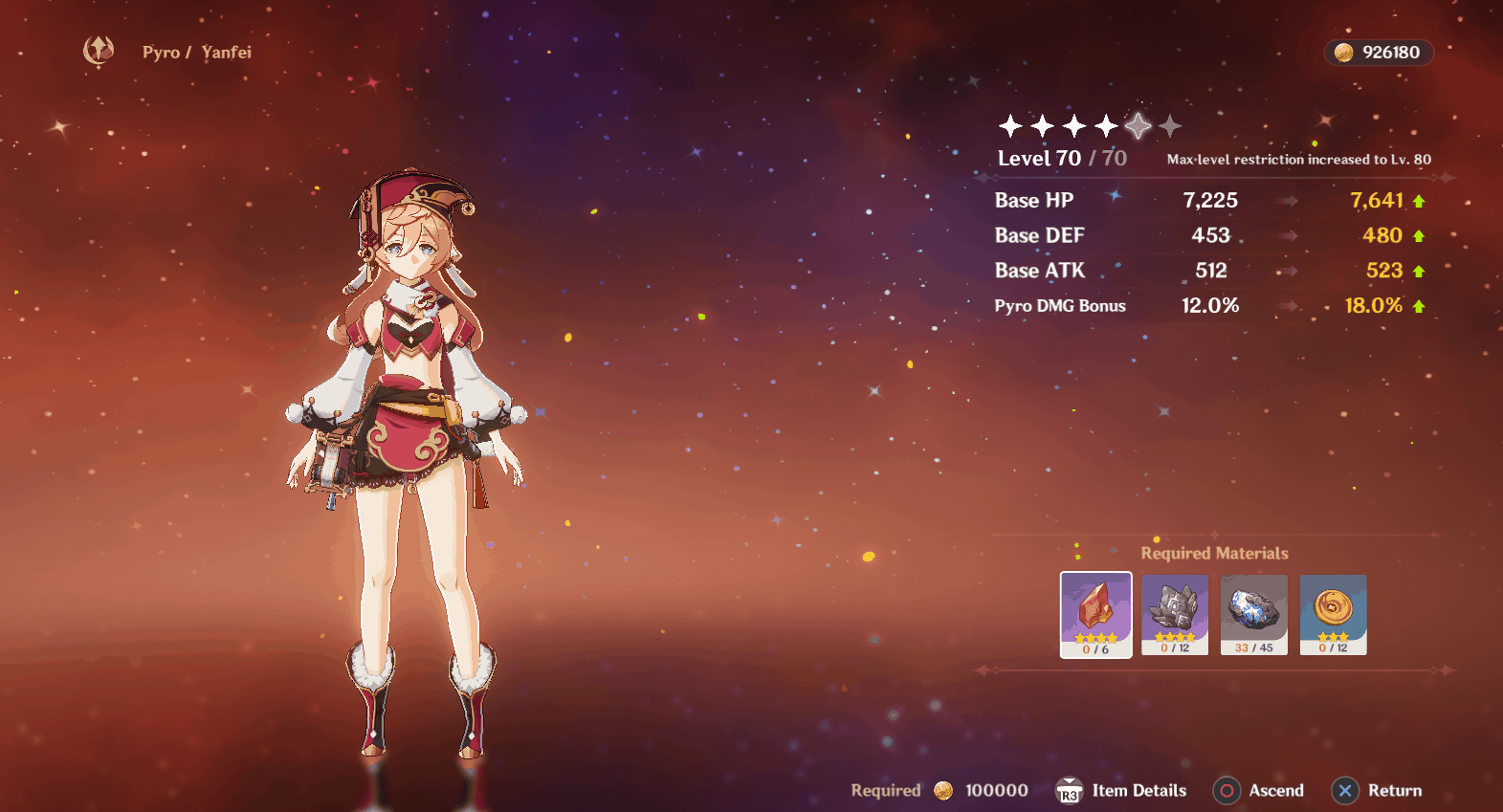Click the Item Details R3 bag icon
1503x812 pixels.
click(x=1071, y=791)
